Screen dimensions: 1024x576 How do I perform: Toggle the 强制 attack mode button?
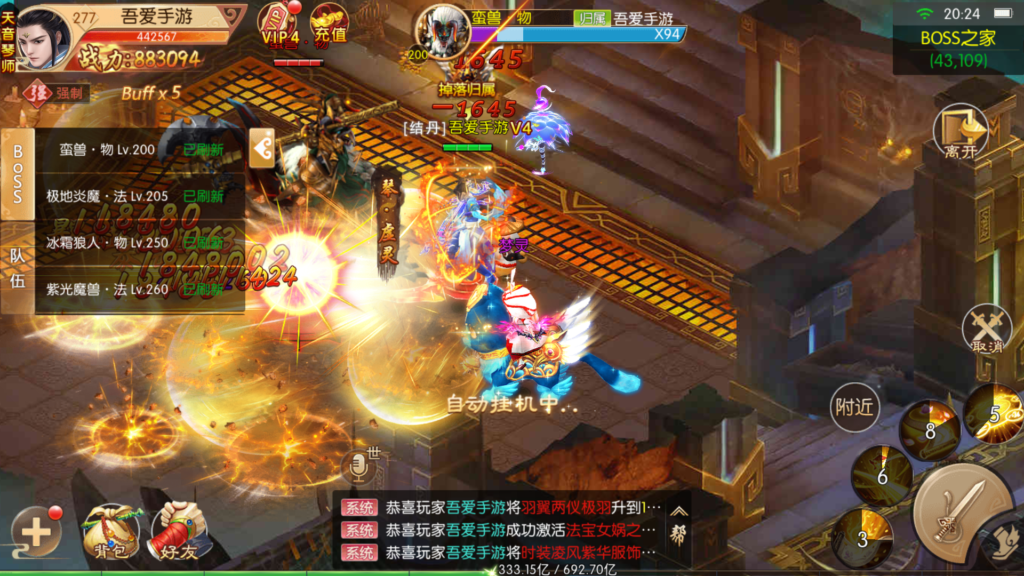coord(60,93)
